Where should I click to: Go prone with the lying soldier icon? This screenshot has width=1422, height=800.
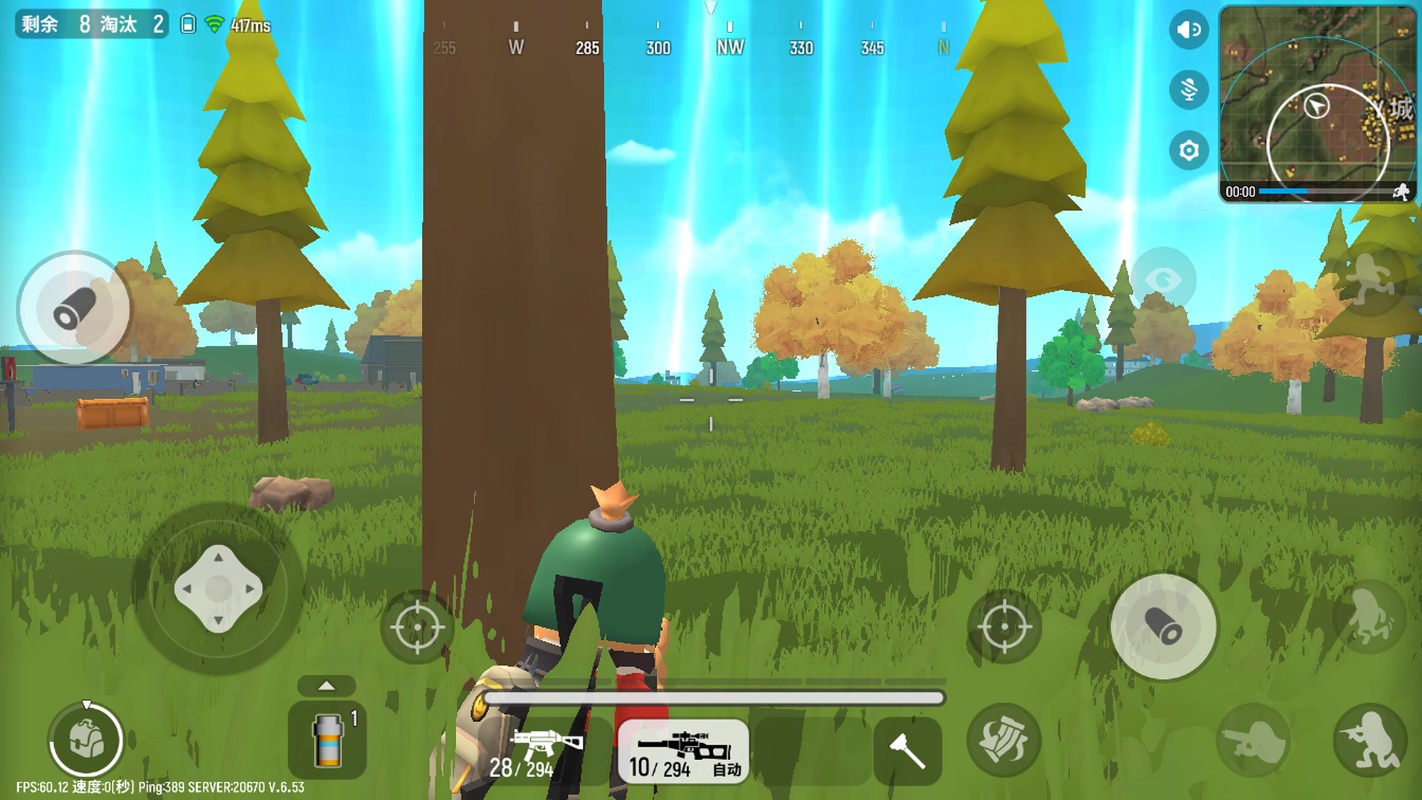pyautogui.click(x=1252, y=741)
